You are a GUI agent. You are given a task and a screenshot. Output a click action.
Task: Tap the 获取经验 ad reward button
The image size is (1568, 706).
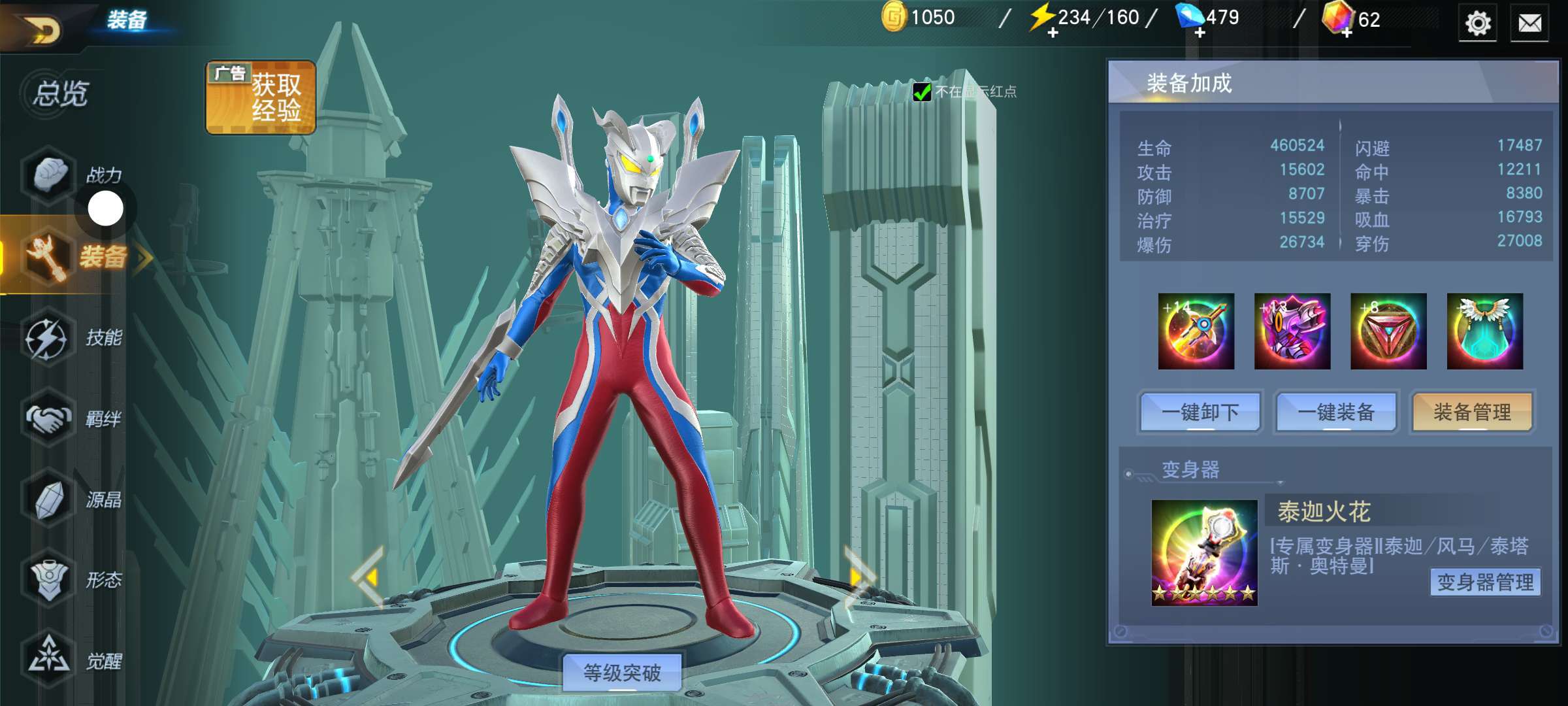pos(261,97)
